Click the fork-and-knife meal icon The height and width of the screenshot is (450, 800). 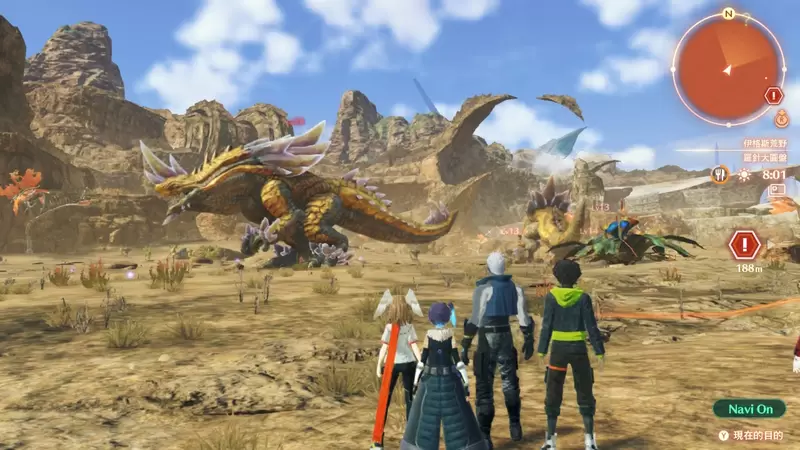[719, 174]
